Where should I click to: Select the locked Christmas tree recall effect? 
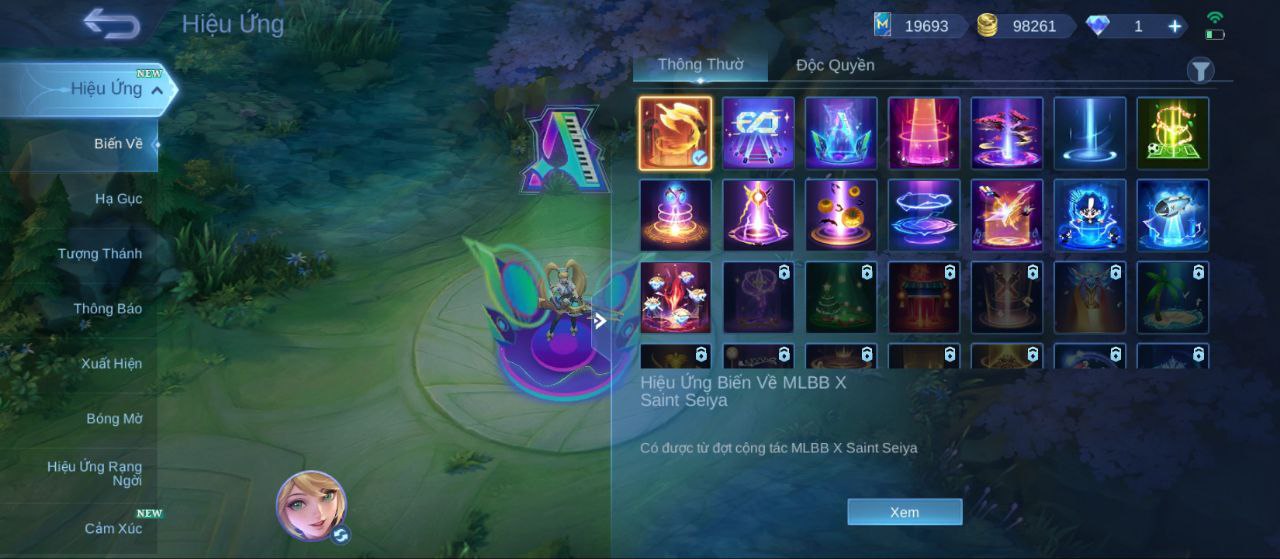841,297
